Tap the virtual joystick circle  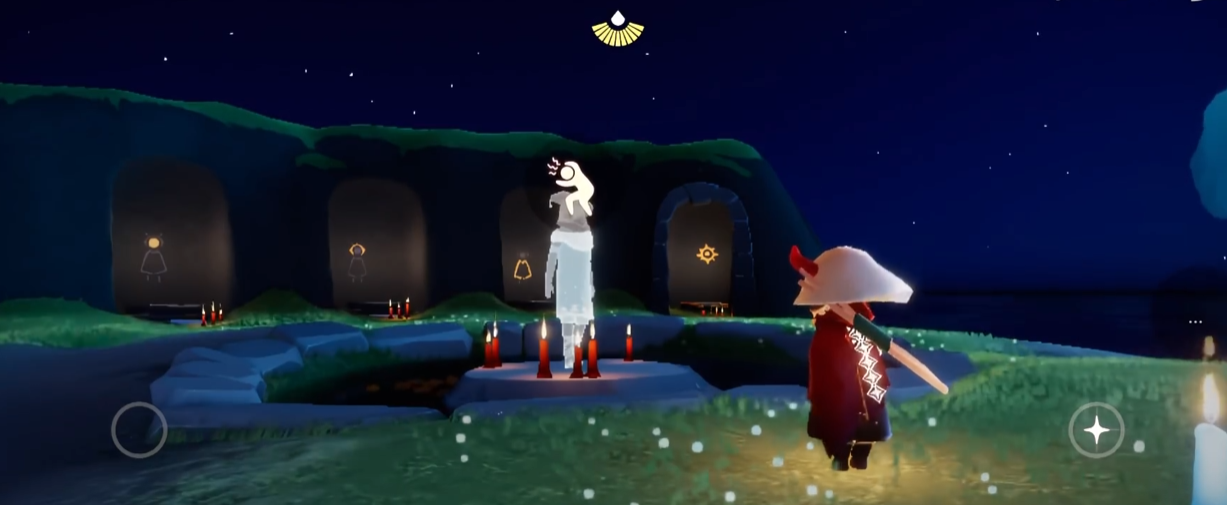tap(139, 430)
